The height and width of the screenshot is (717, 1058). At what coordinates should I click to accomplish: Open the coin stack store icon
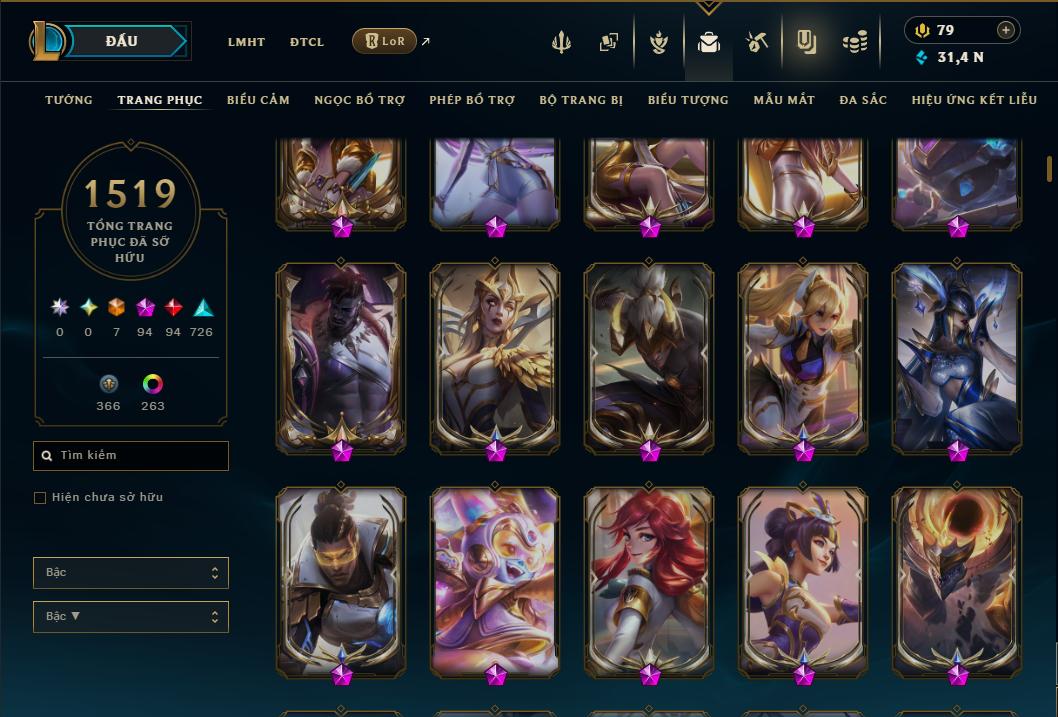click(854, 42)
